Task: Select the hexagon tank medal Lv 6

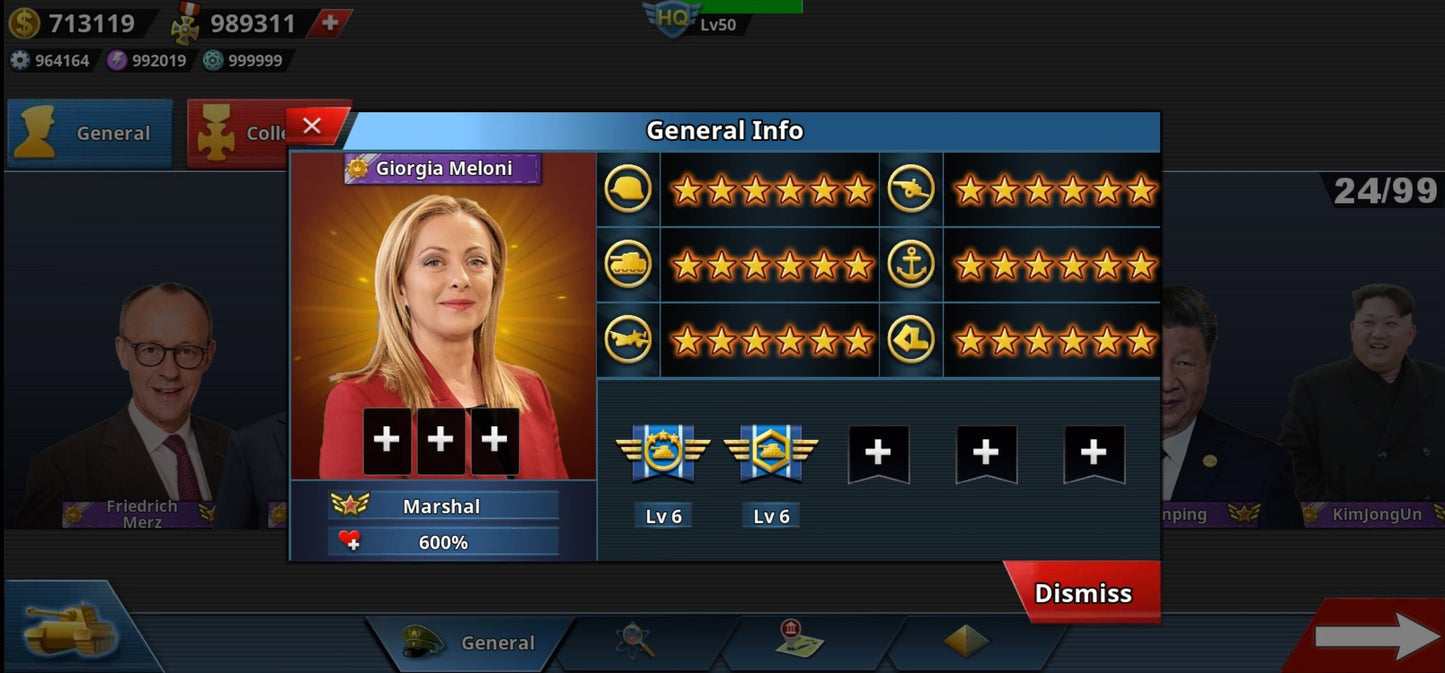Action: pyautogui.click(x=771, y=452)
